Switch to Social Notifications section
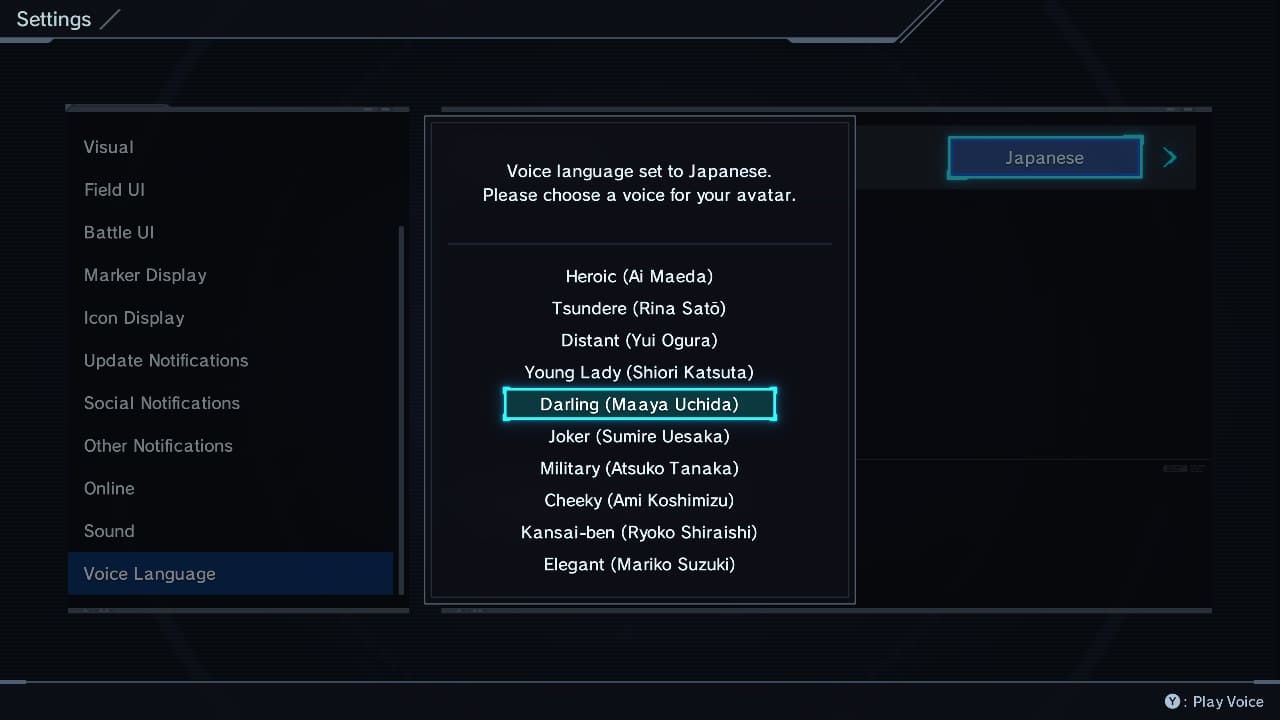The width and height of the screenshot is (1280, 720). coord(162,403)
